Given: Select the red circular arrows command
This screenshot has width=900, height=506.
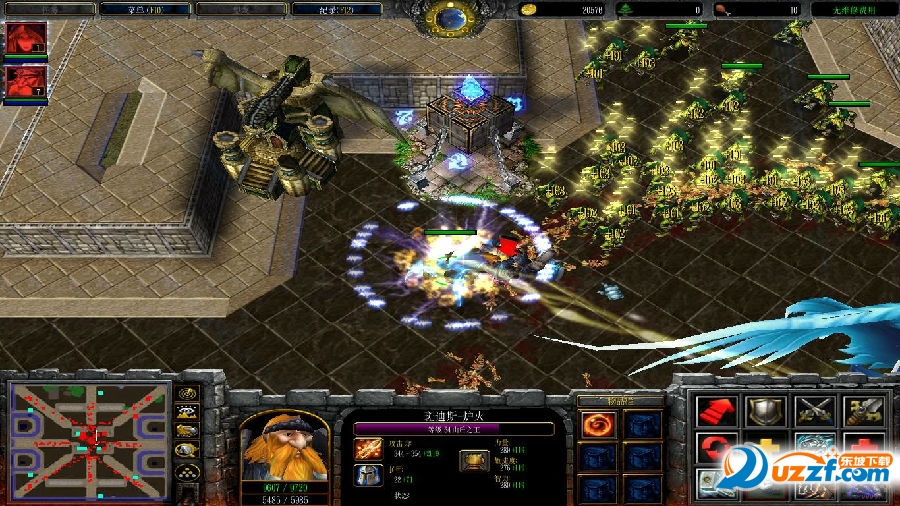Looking at the screenshot, I should [x=716, y=450].
